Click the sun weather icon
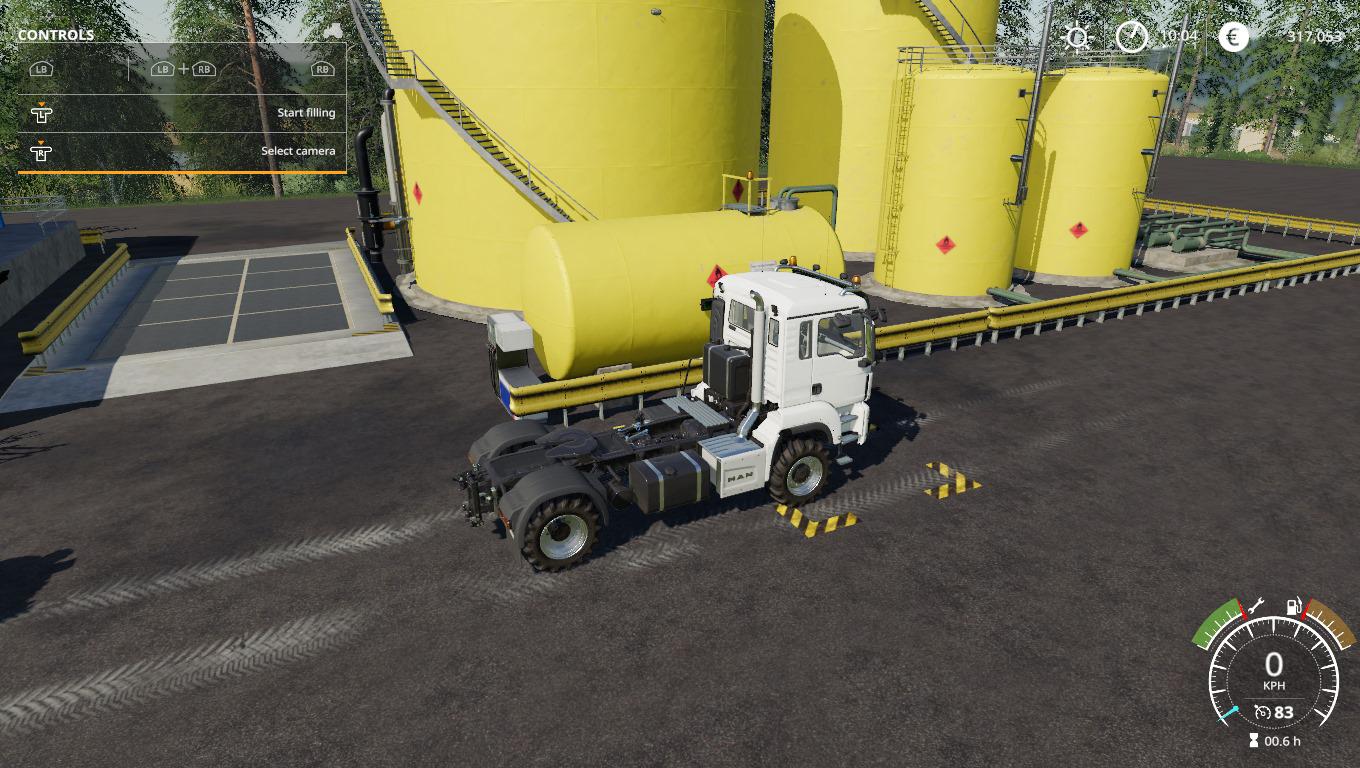Viewport: 1360px width, 768px height. (1077, 38)
